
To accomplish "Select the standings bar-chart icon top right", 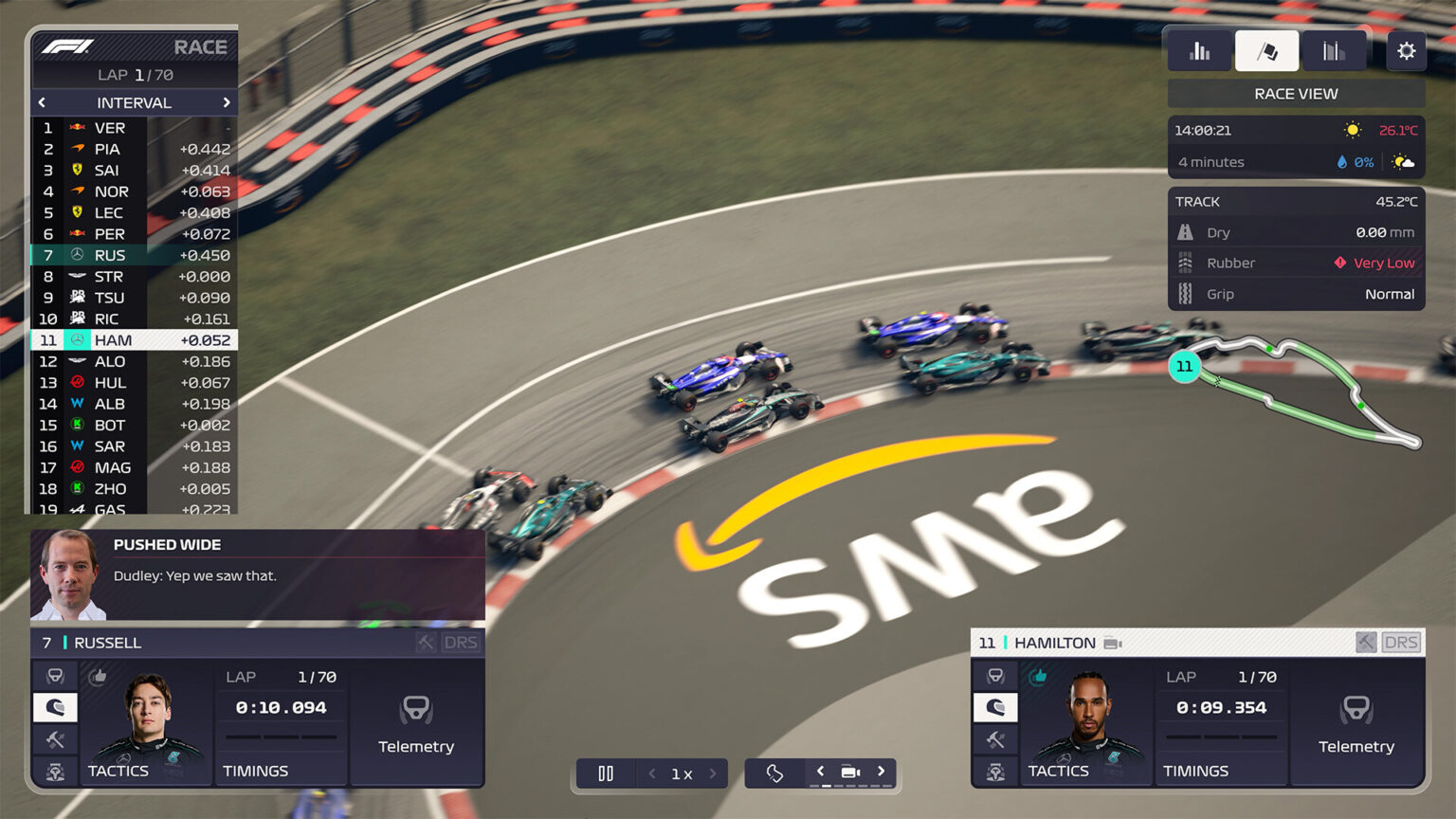I will click(1199, 51).
